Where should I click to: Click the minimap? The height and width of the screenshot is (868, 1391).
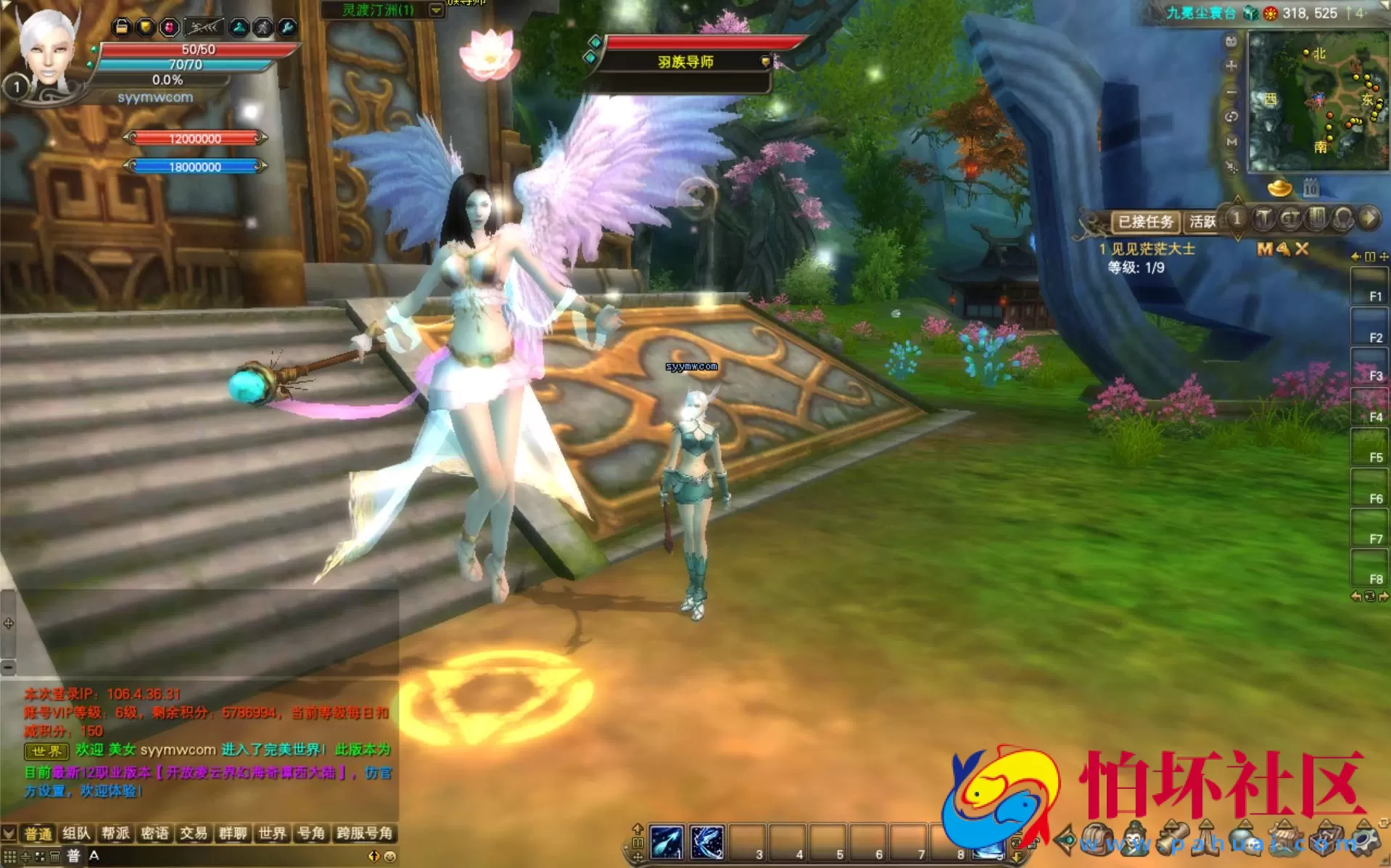tap(1316, 102)
